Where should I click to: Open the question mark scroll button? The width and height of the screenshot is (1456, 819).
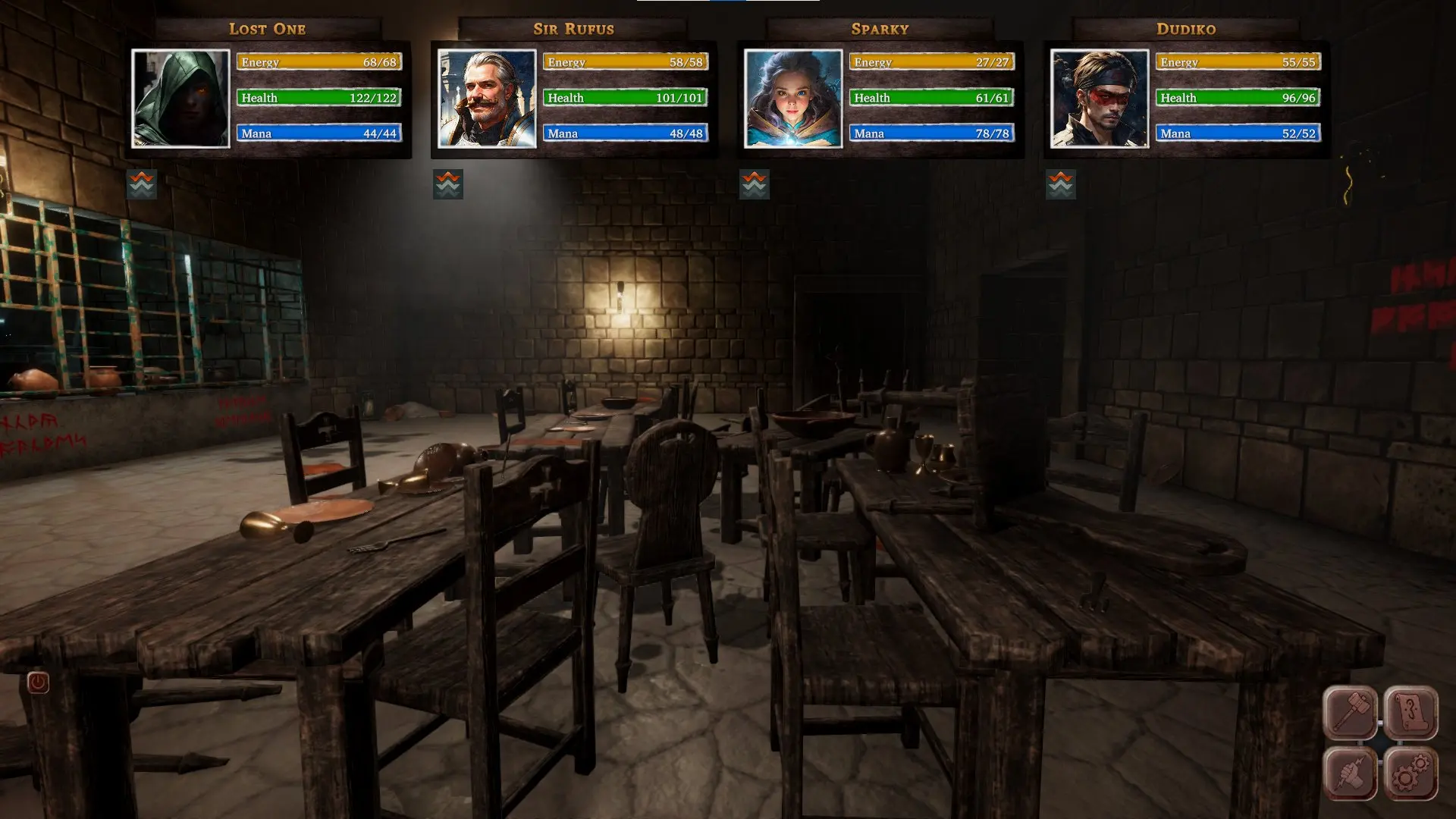coord(1411,713)
